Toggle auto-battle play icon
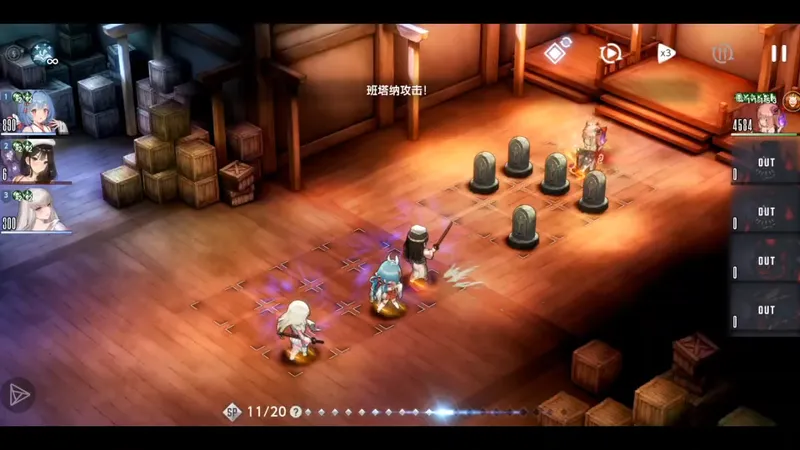Image resolution: width=800 pixels, height=450 pixels. point(610,53)
